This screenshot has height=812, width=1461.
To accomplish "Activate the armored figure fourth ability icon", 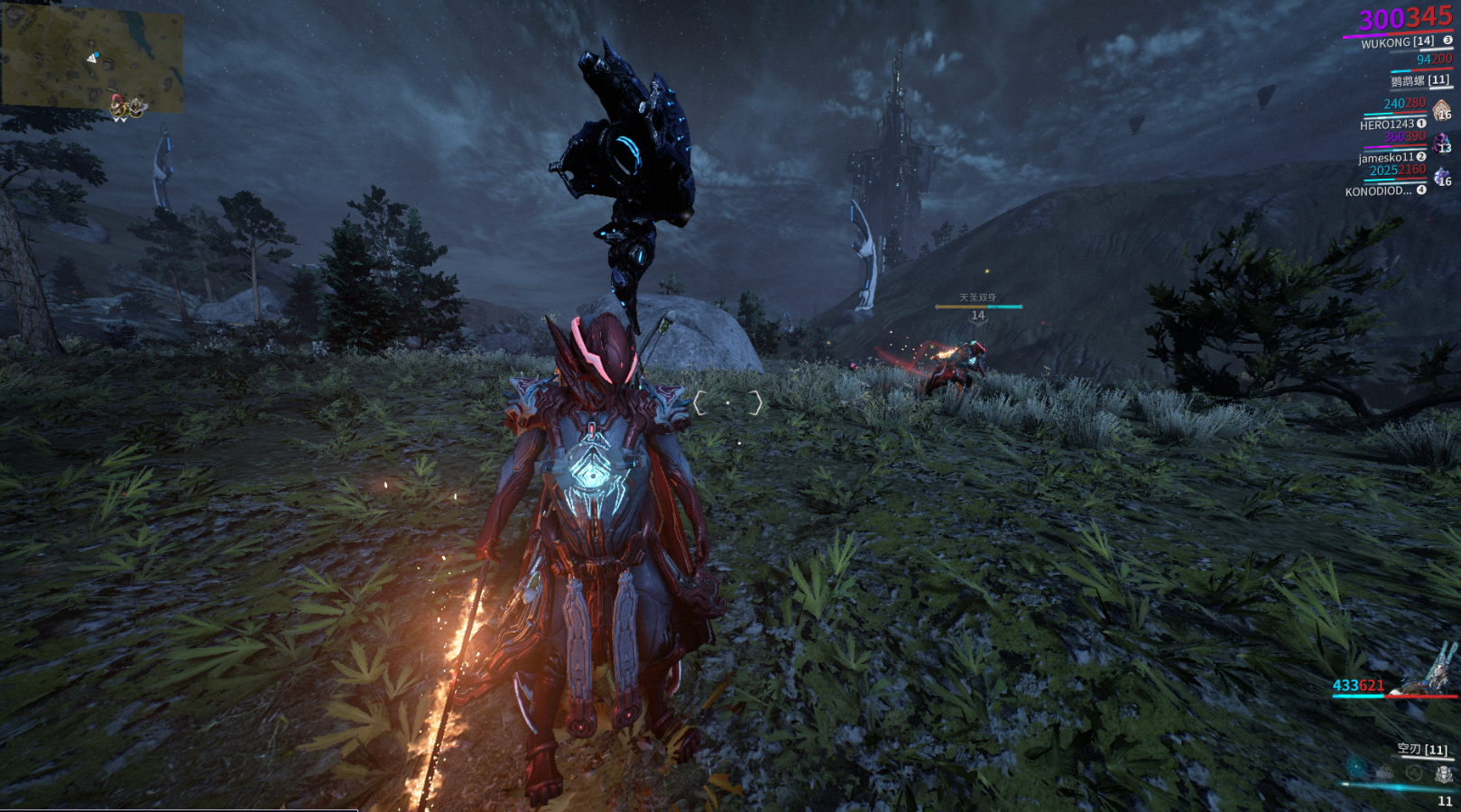I will click(x=1444, y=774).
